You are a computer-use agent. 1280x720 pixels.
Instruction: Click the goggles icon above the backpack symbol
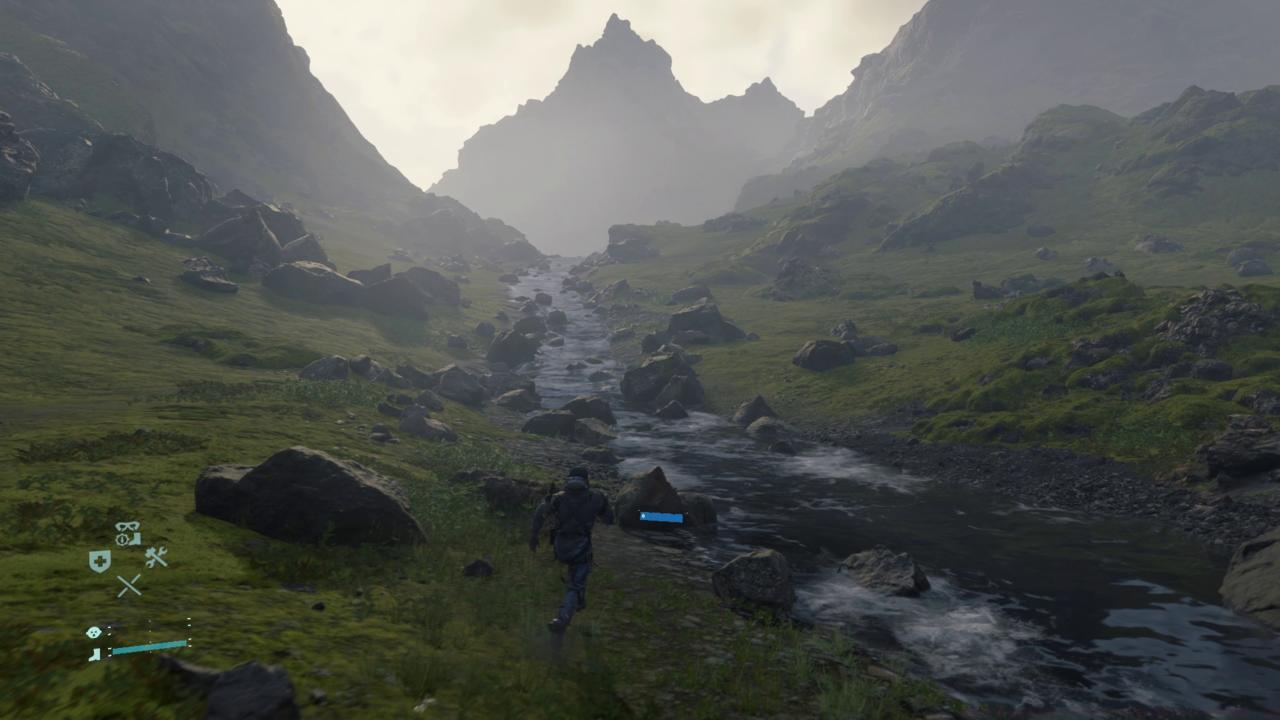click(x=126, y=525)
